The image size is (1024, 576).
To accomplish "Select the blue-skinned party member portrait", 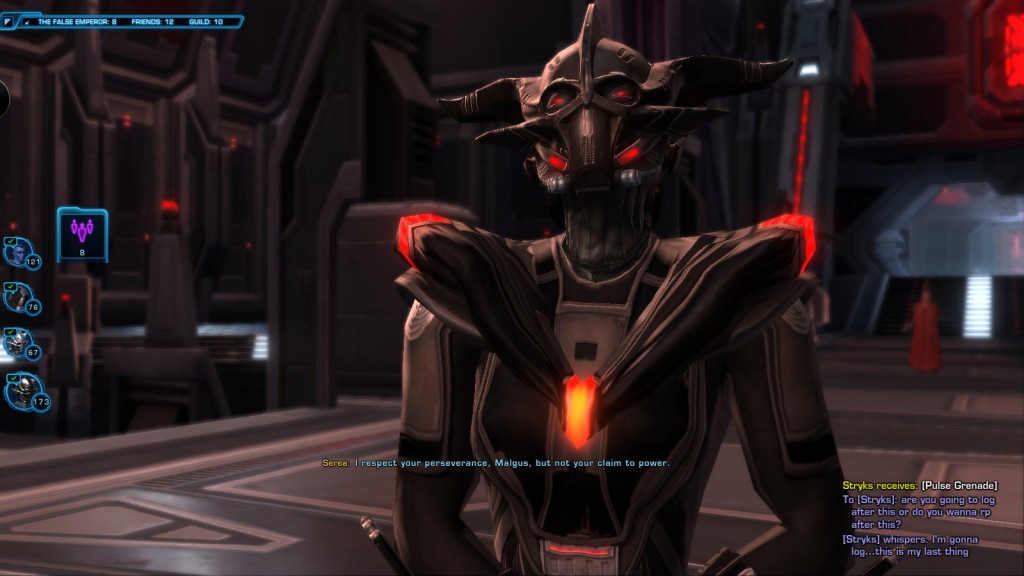I will coord(18,251).
